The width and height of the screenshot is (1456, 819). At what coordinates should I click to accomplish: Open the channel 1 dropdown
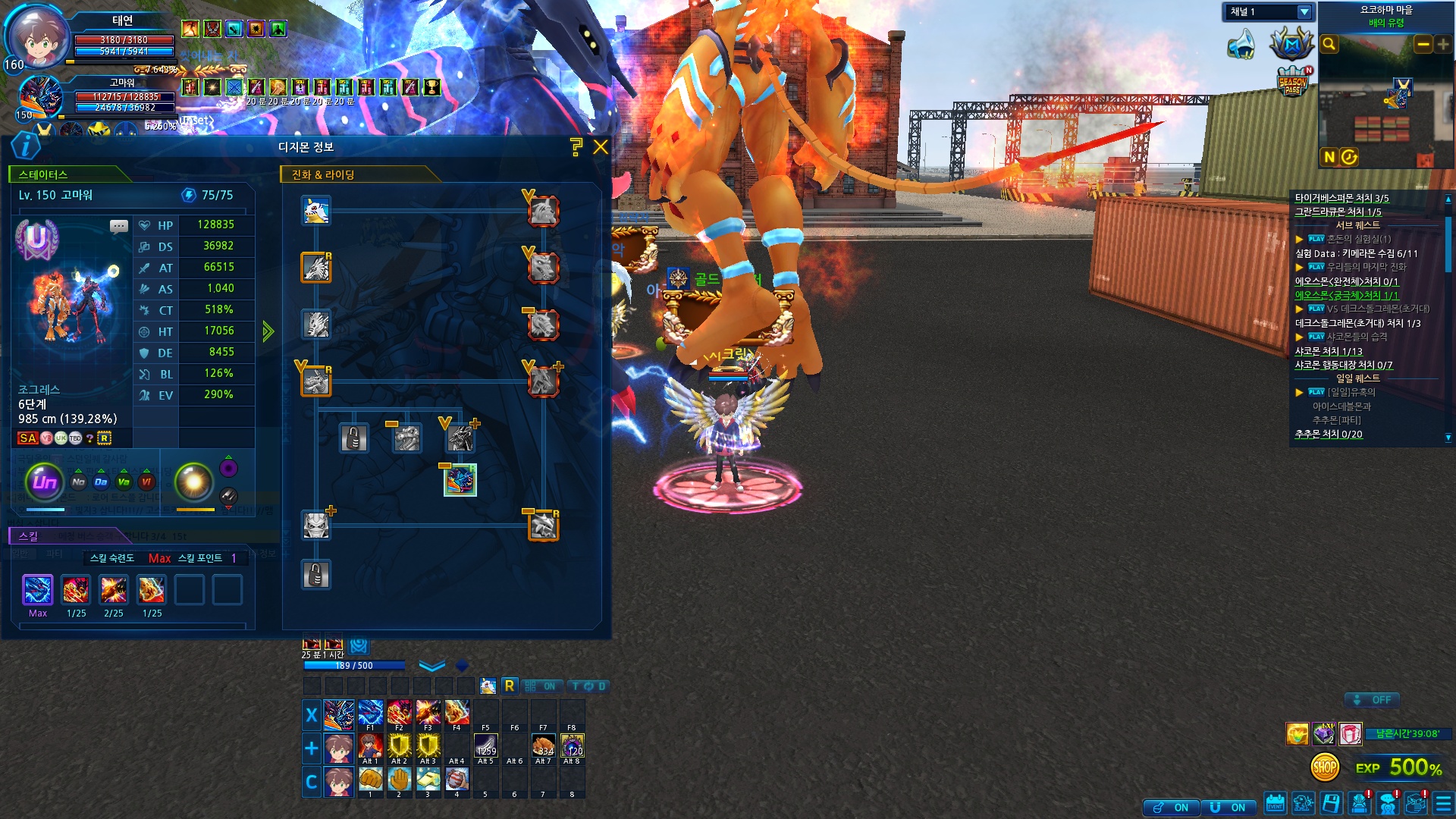[x=1304, y=12]
